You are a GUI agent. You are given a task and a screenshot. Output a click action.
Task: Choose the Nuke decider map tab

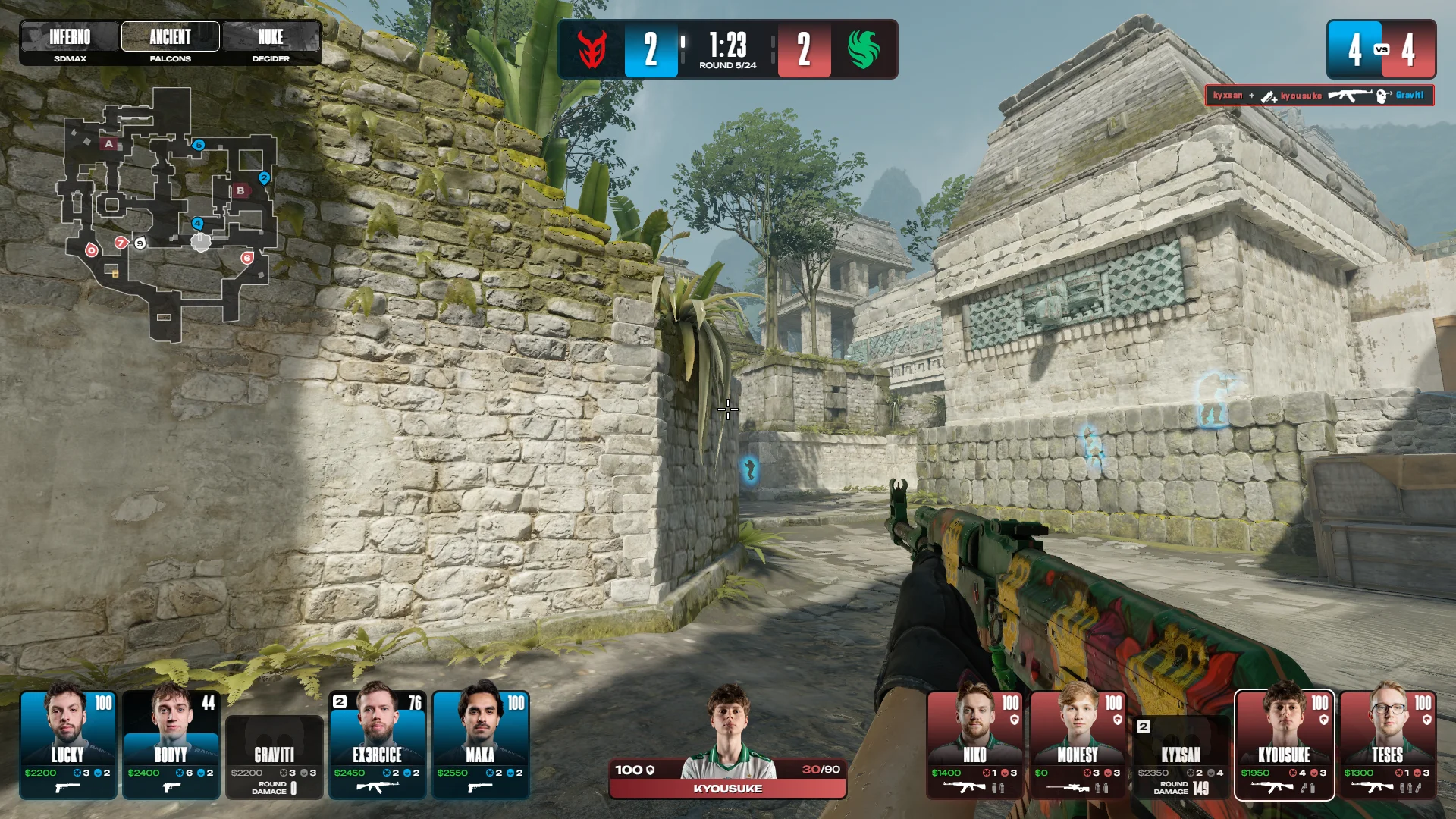coord(271,43)
